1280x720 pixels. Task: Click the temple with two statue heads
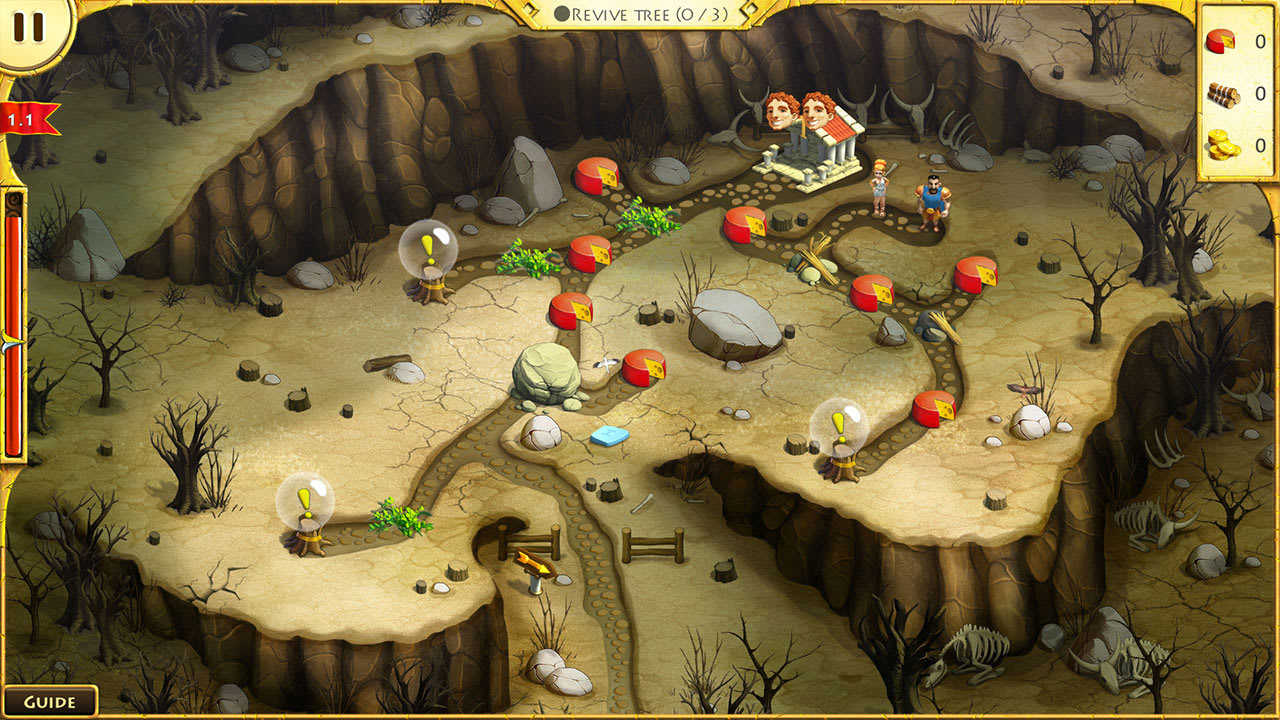click(810, 150)
